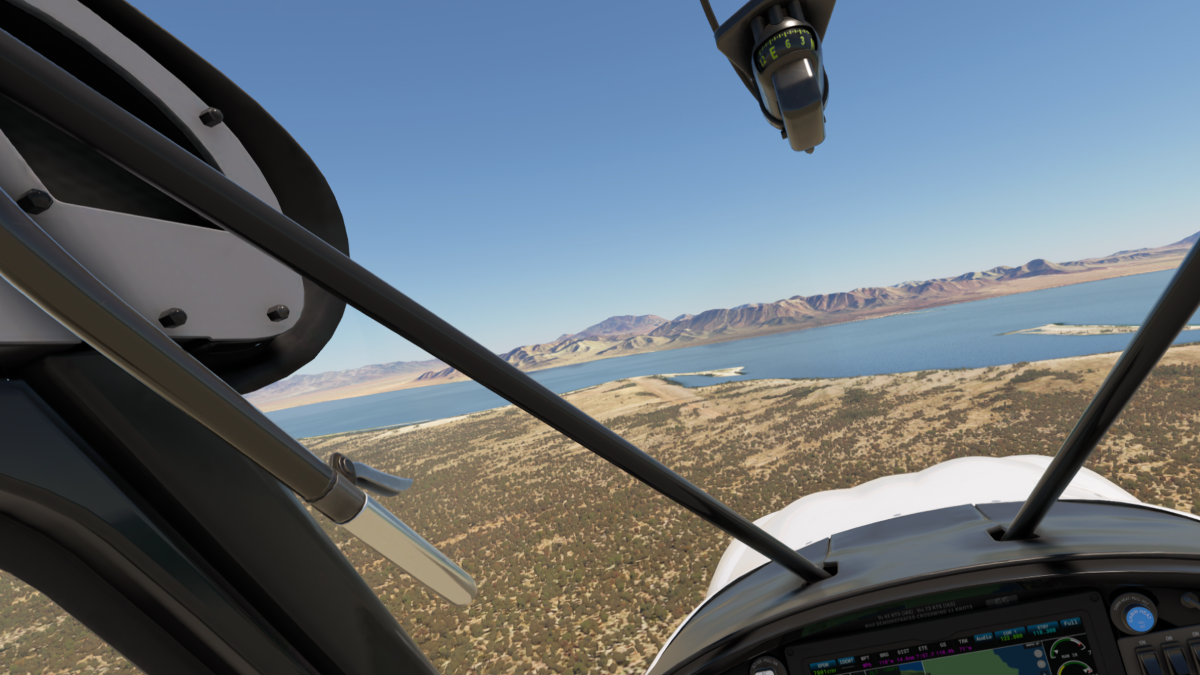1200x675 pixels.
Task: Select the STBY standby frequency
Action: (x=1041, y=629)
